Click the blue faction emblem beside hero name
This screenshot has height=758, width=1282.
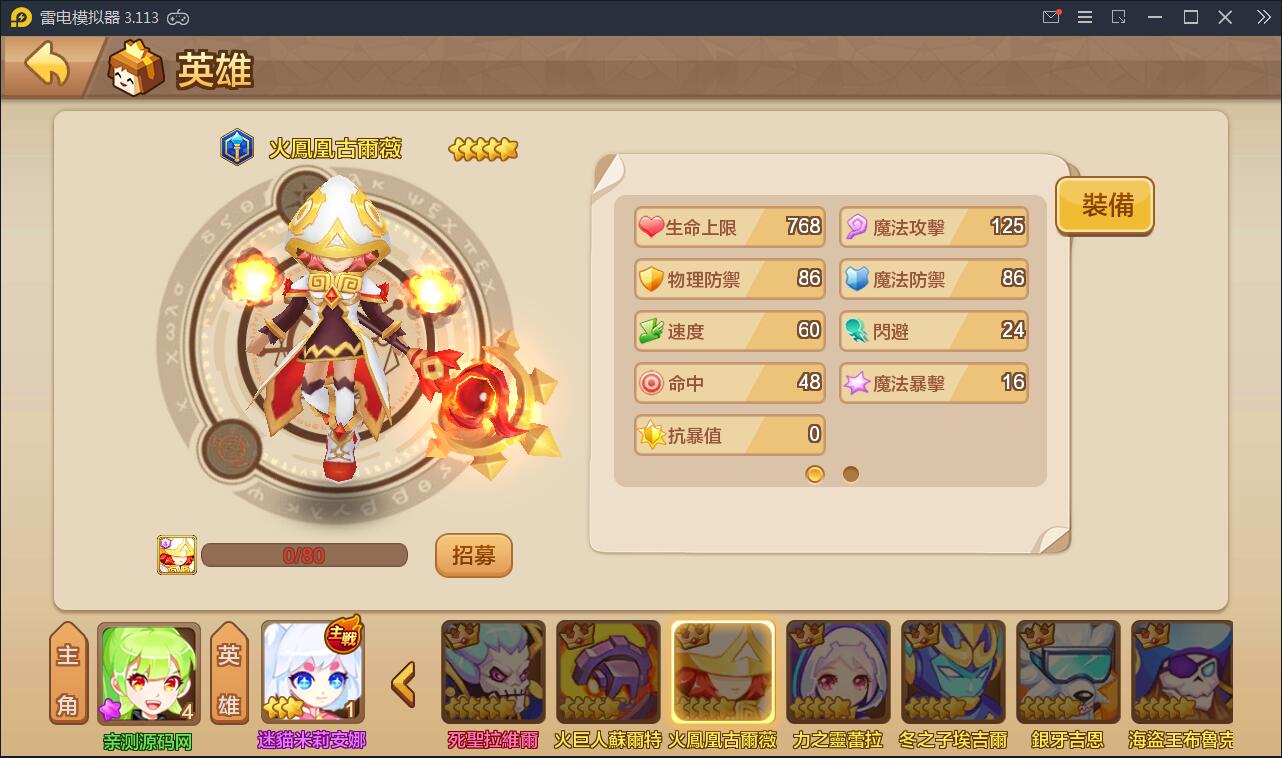[x=237, y=147]
